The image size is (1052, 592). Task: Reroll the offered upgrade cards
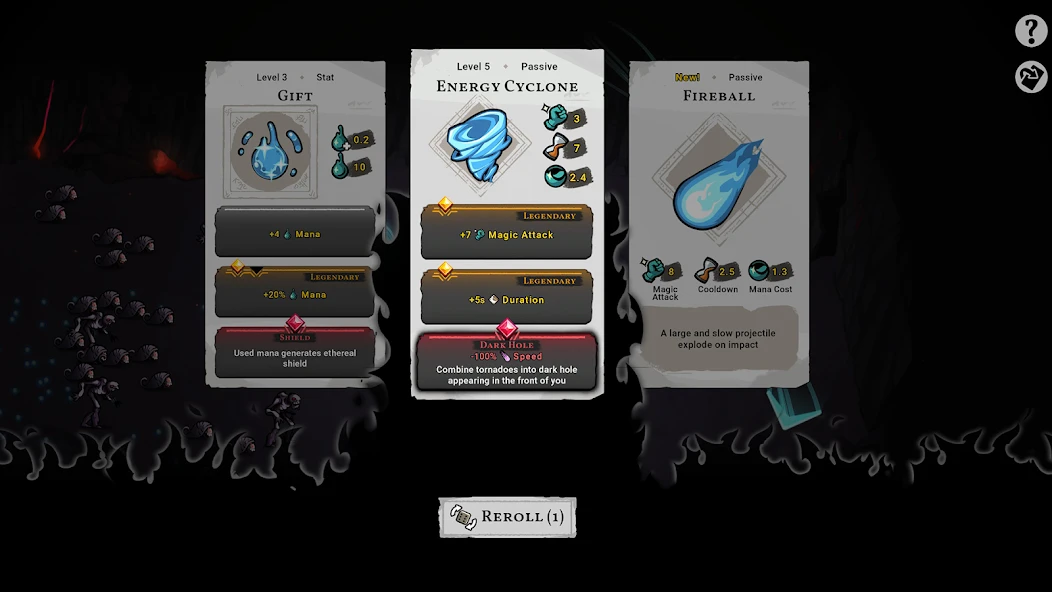(x=508, y=517)
